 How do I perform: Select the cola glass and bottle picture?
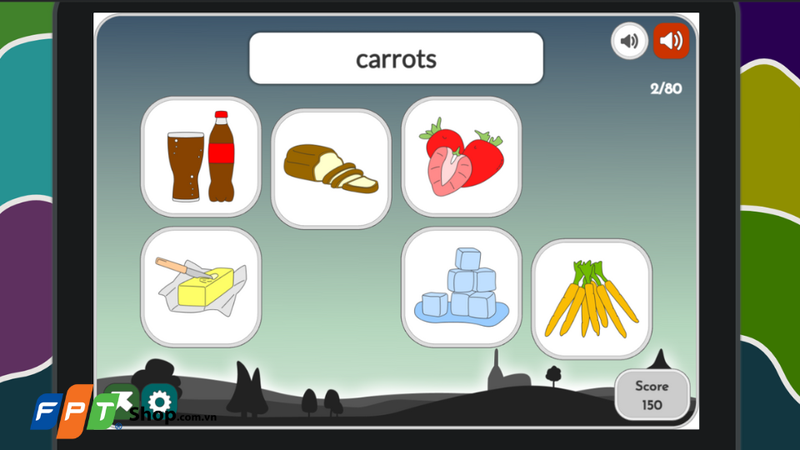(x=201, y=157)
